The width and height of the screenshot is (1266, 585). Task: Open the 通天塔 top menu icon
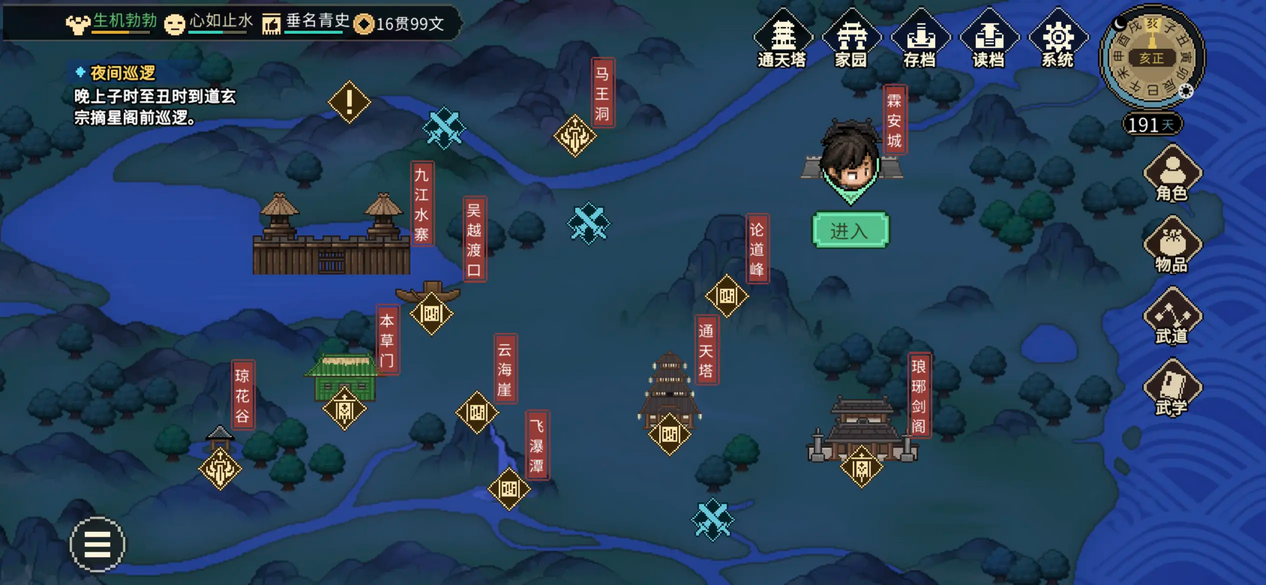tap(782, 38)
